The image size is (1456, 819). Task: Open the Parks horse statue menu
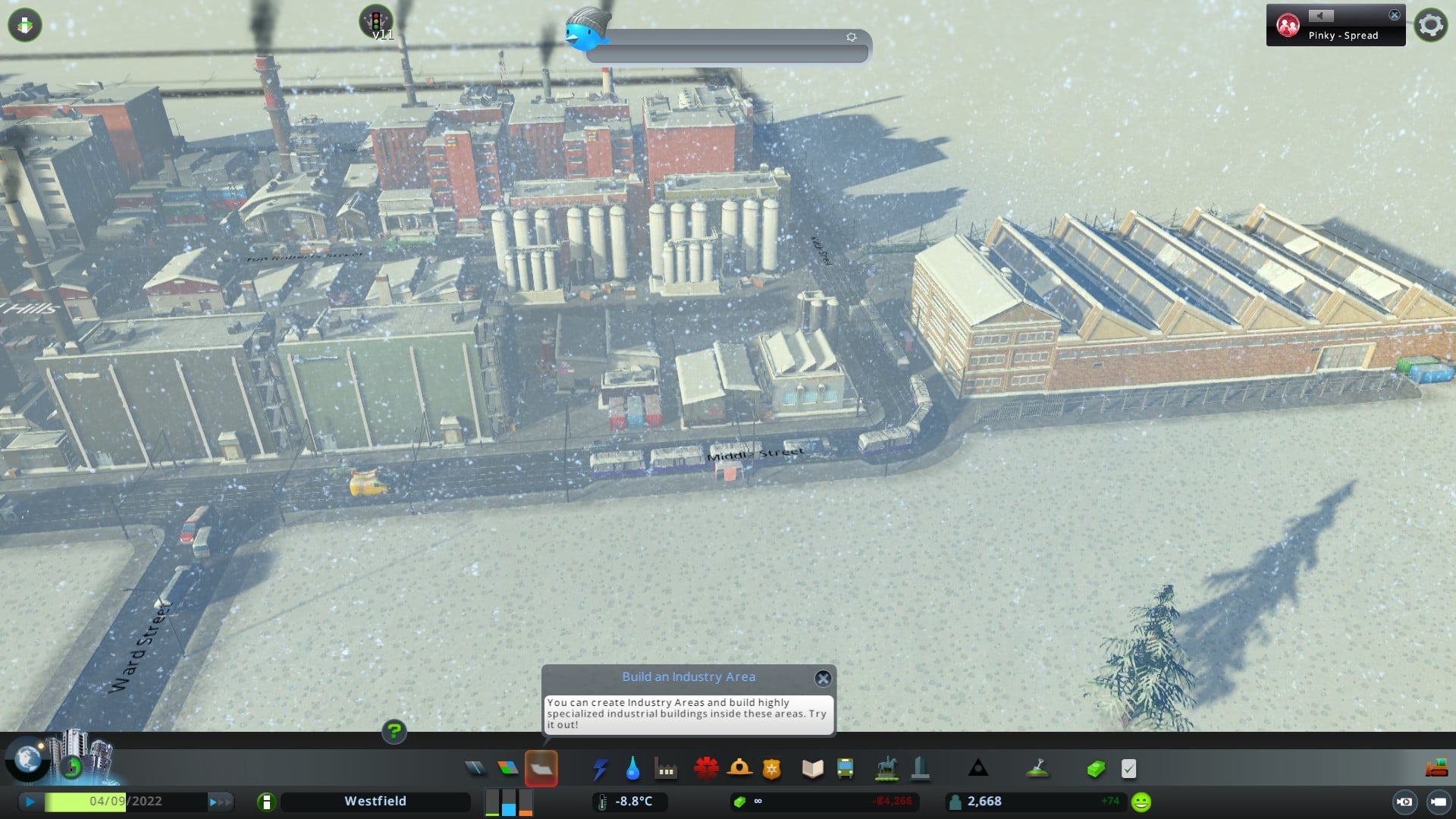(x=886, y=769)
